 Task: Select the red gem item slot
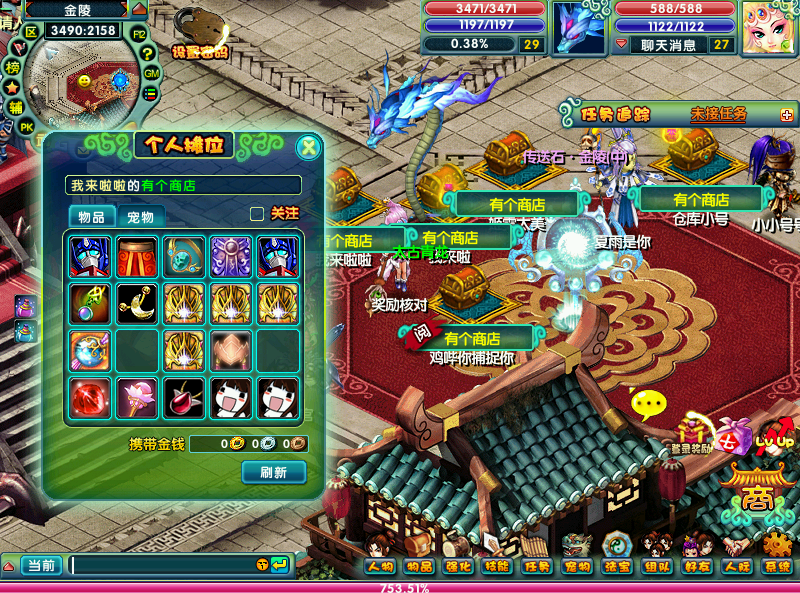click(x=89, y=399)
